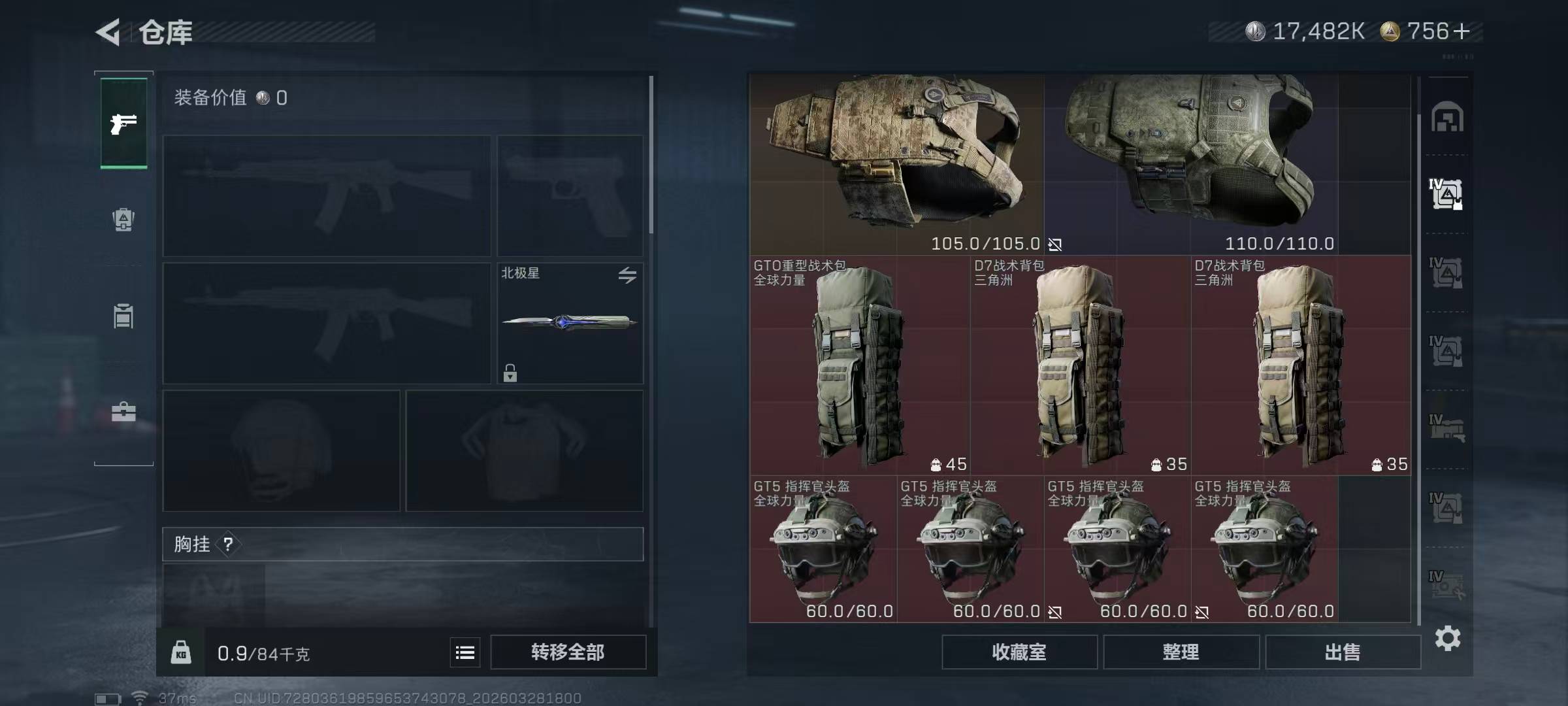Viewport: 1568px width, 706px height.
Task: Switch to the backpack tab on the left
Action: click(x=123, y=220)
